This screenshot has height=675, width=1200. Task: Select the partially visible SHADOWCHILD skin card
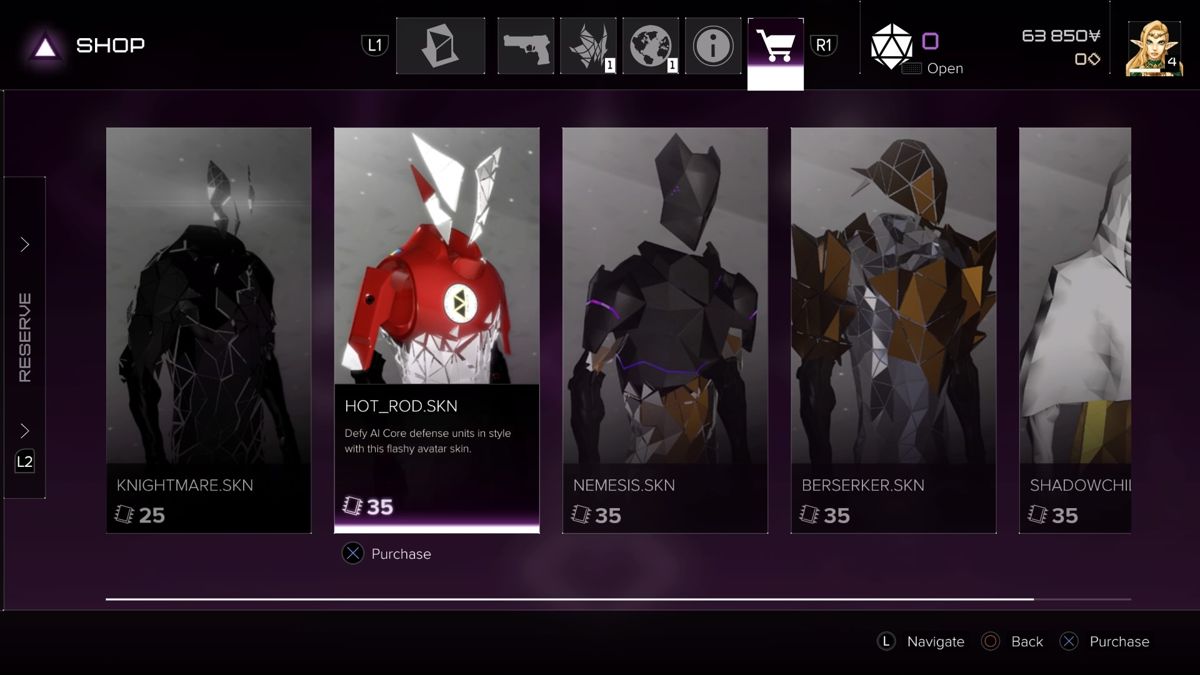1074,330
